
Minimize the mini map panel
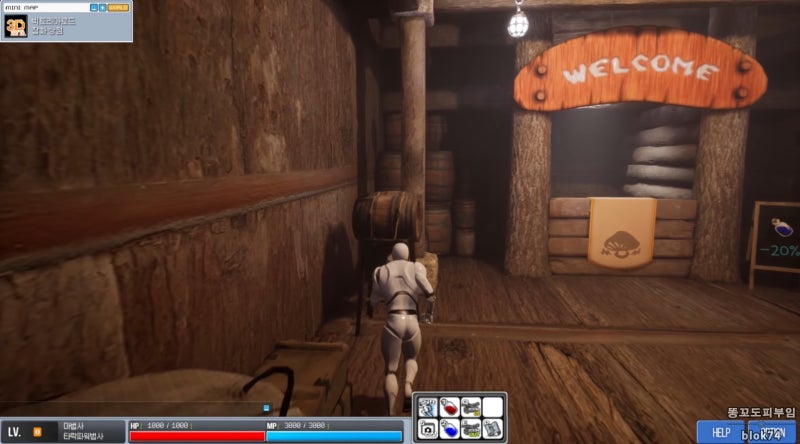[93, 7]
